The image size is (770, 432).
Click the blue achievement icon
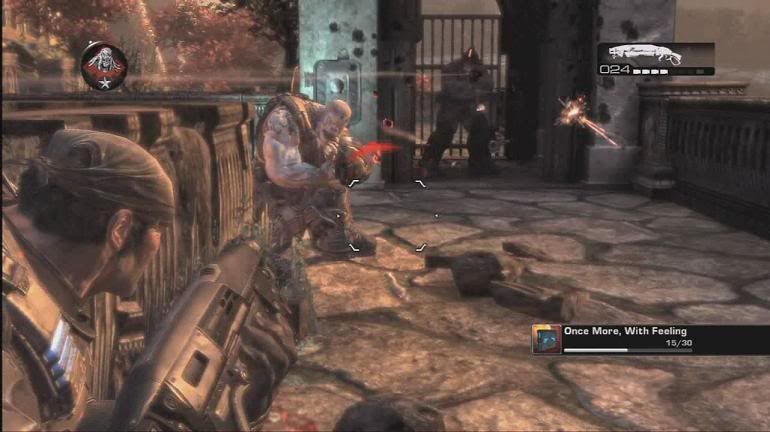click(x=546, y=338)
